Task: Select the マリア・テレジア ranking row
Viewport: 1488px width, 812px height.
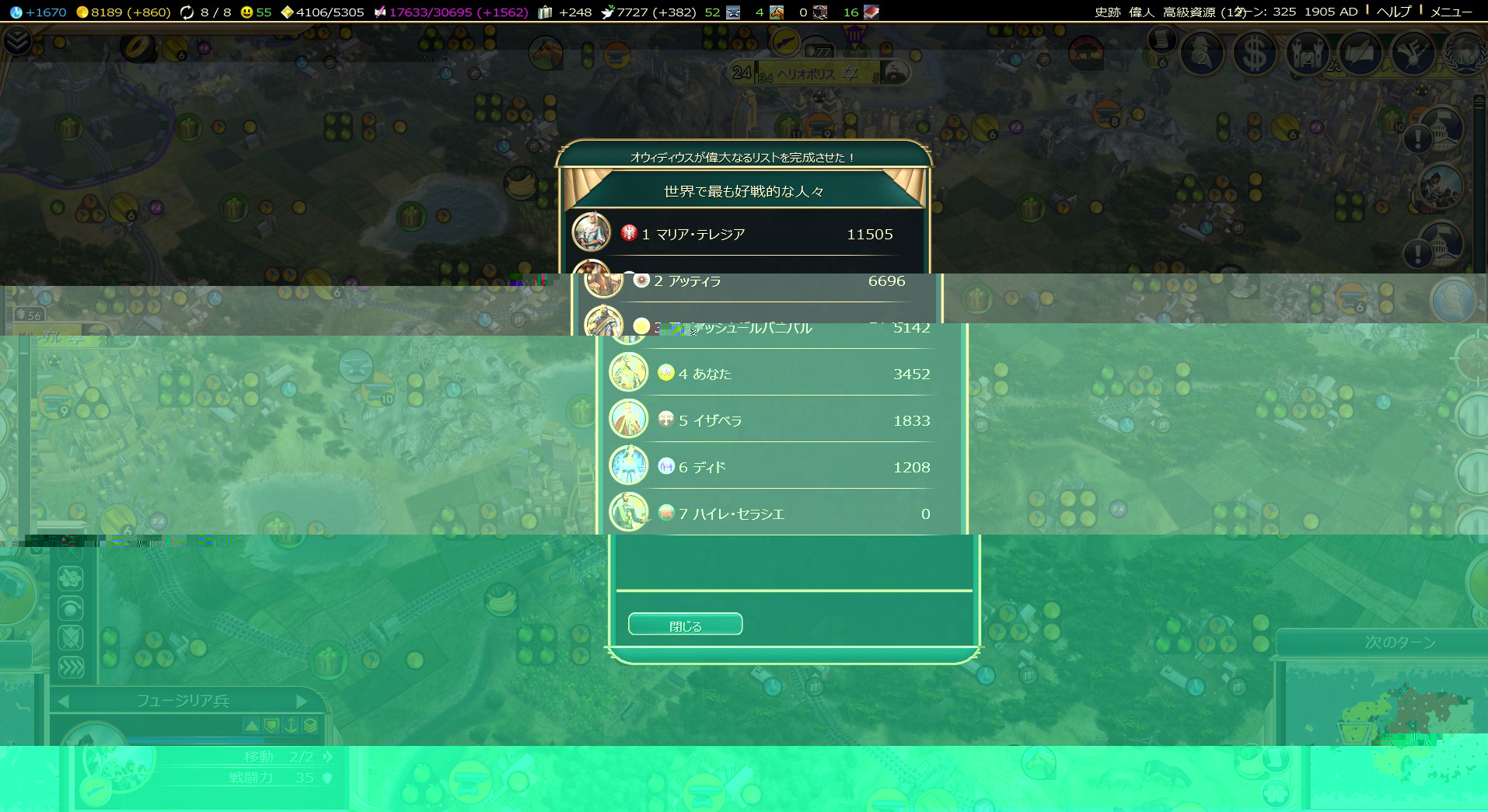Action: pos(746,234)
